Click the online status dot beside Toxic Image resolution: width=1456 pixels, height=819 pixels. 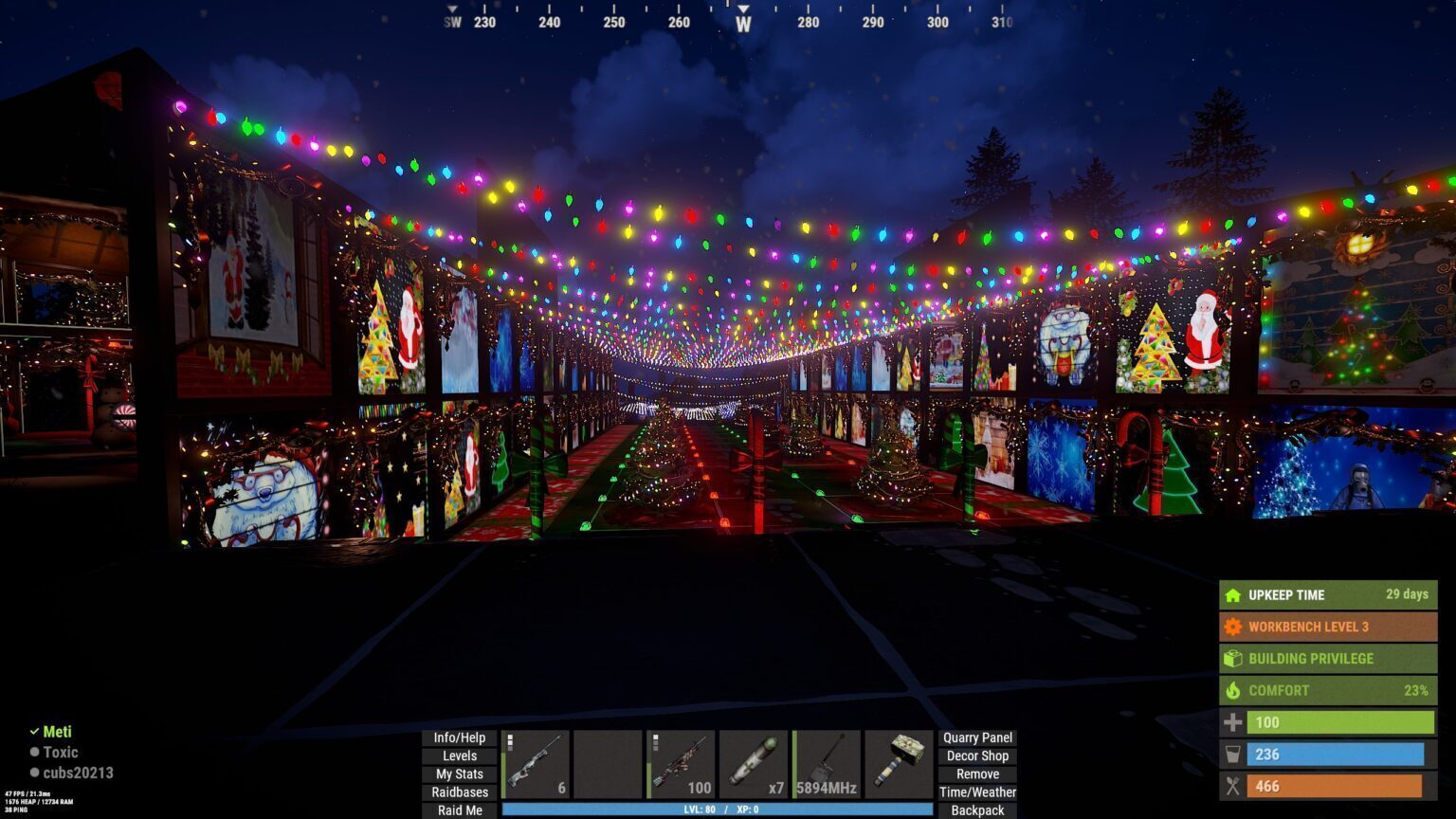pos(35,752)
